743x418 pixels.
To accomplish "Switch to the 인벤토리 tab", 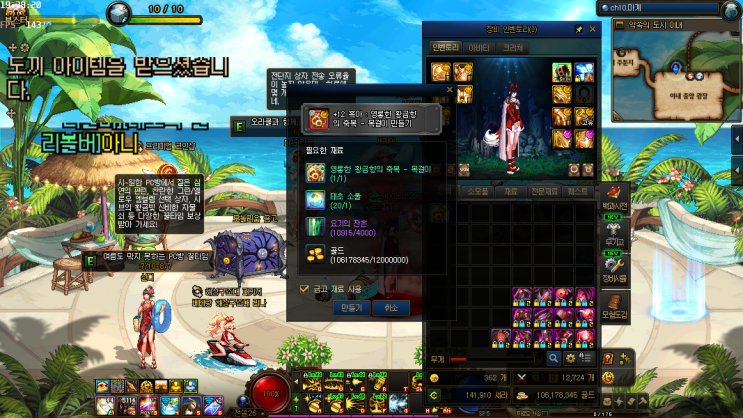I will pos(444,47).
